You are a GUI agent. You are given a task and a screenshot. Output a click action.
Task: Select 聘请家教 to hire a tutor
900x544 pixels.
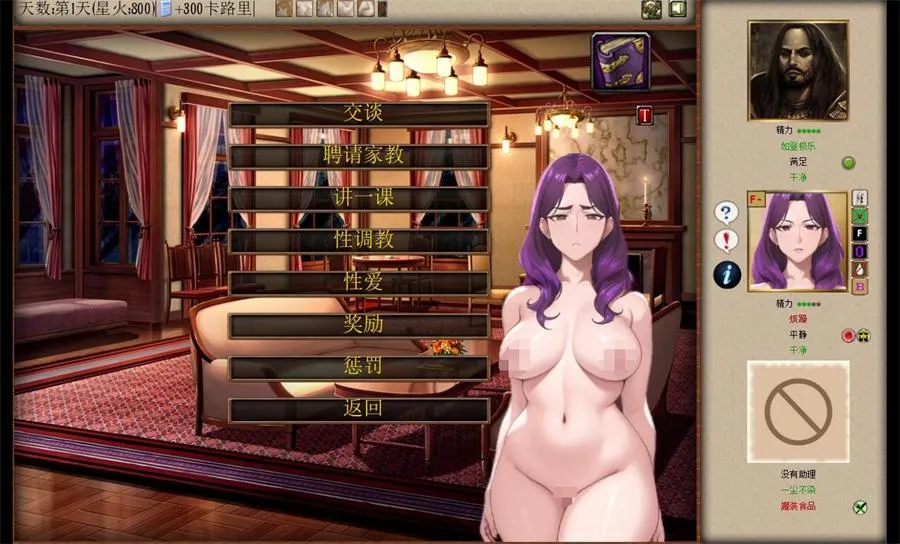click(359, 156)
